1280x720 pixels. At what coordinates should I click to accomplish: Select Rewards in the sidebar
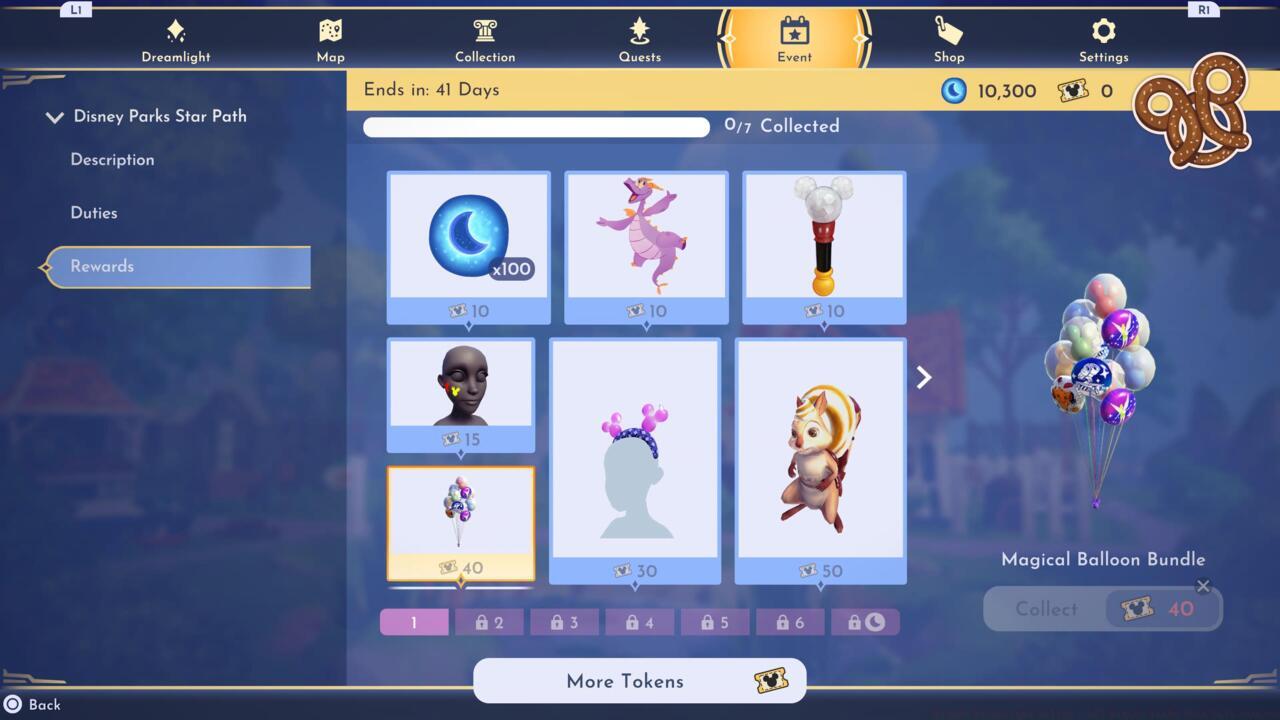click(101, 266)
